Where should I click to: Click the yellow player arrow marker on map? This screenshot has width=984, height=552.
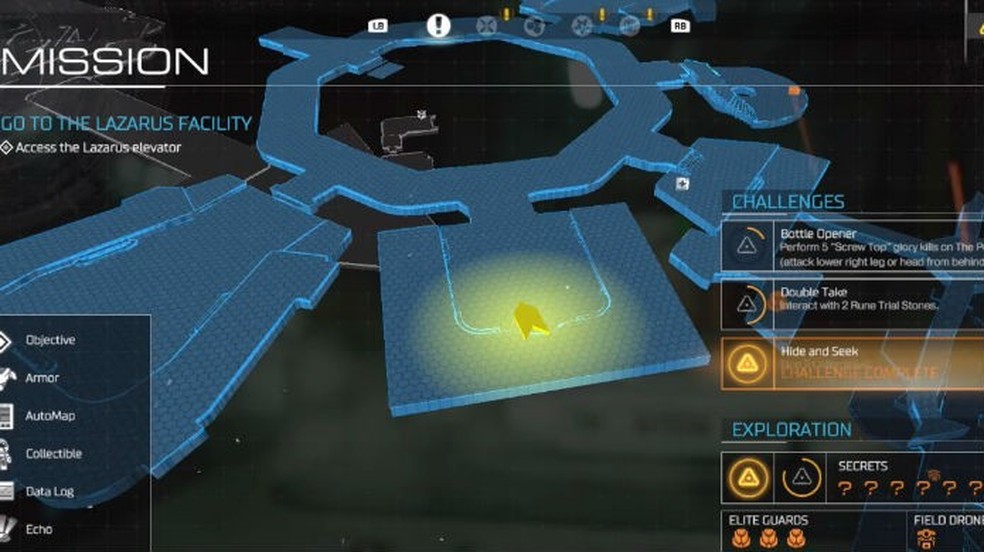click(528, 321)
